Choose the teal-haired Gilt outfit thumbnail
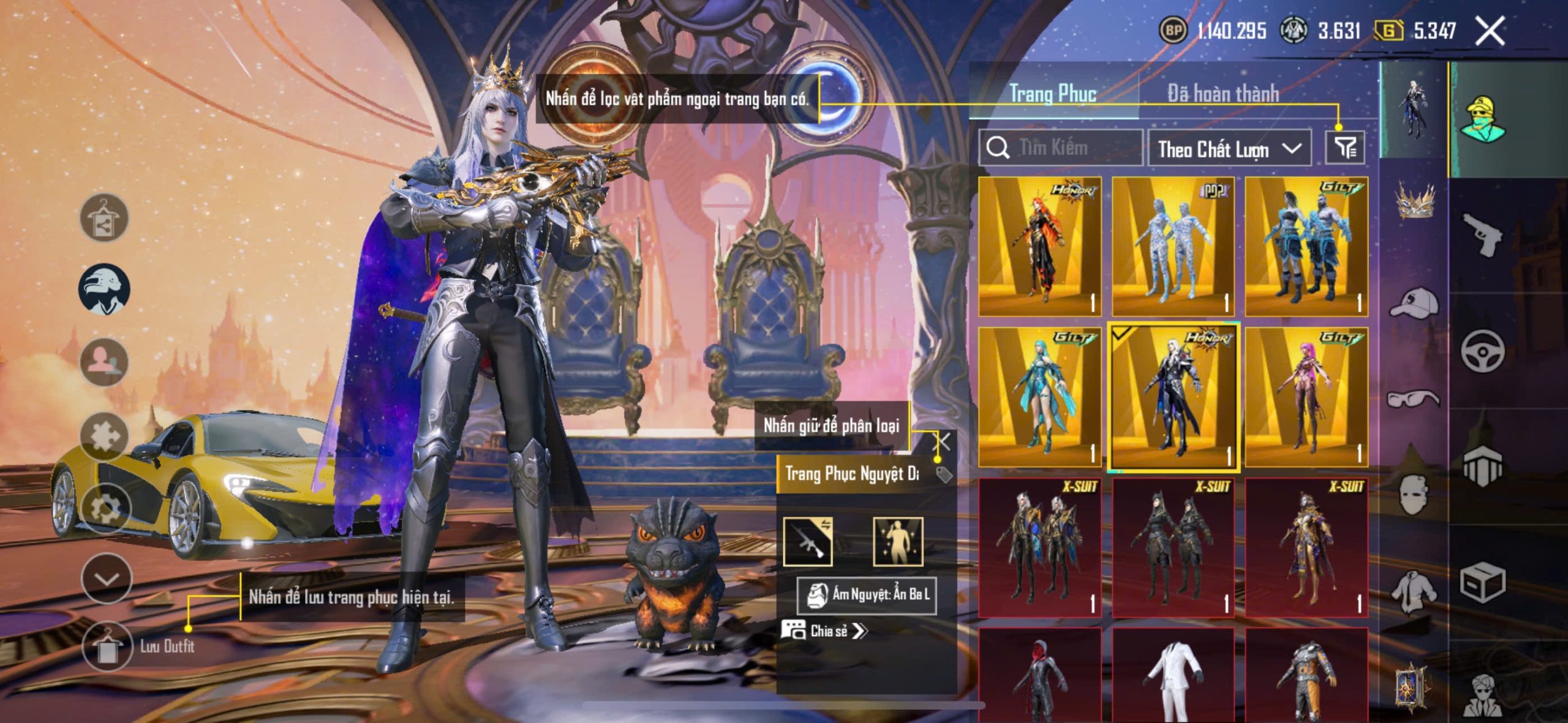This screenshot has height=723, width=1568. coord(1040,397)
